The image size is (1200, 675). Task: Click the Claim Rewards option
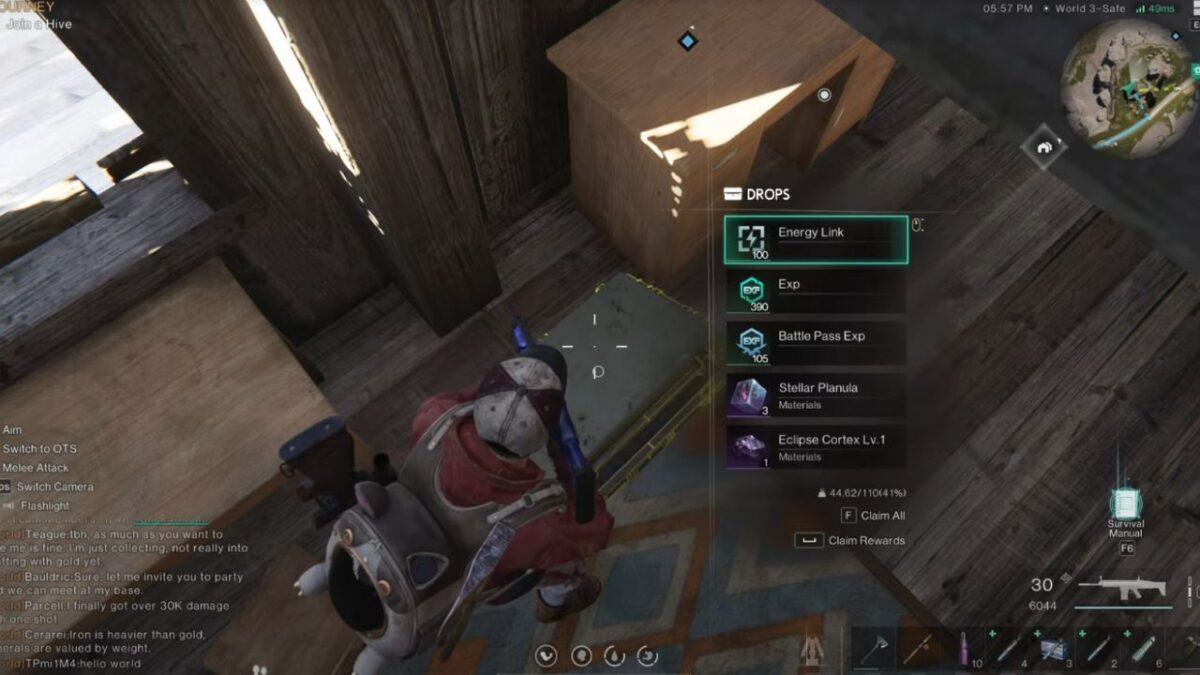(x=850, y=541)
